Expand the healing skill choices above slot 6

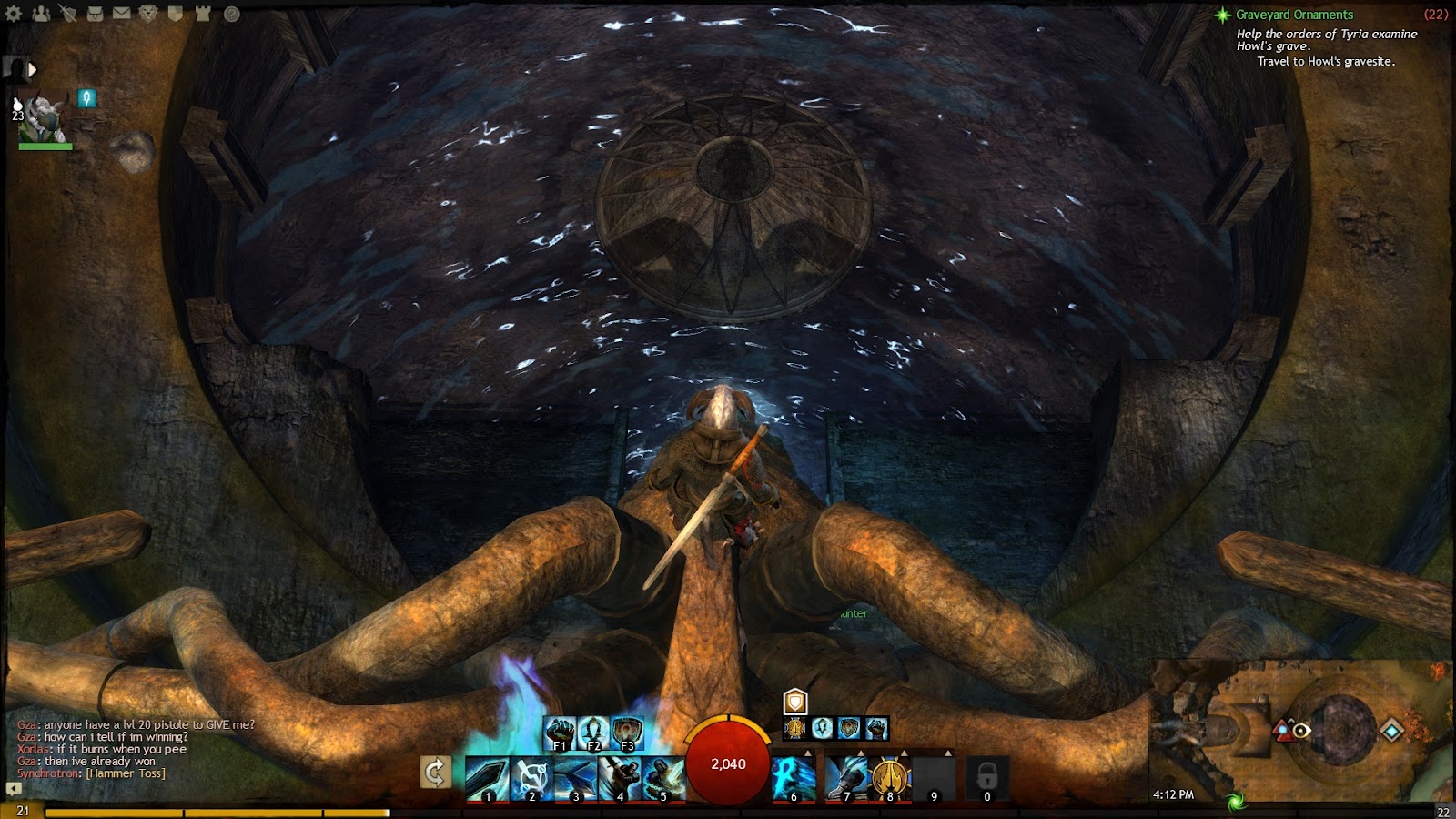[808, 753]
